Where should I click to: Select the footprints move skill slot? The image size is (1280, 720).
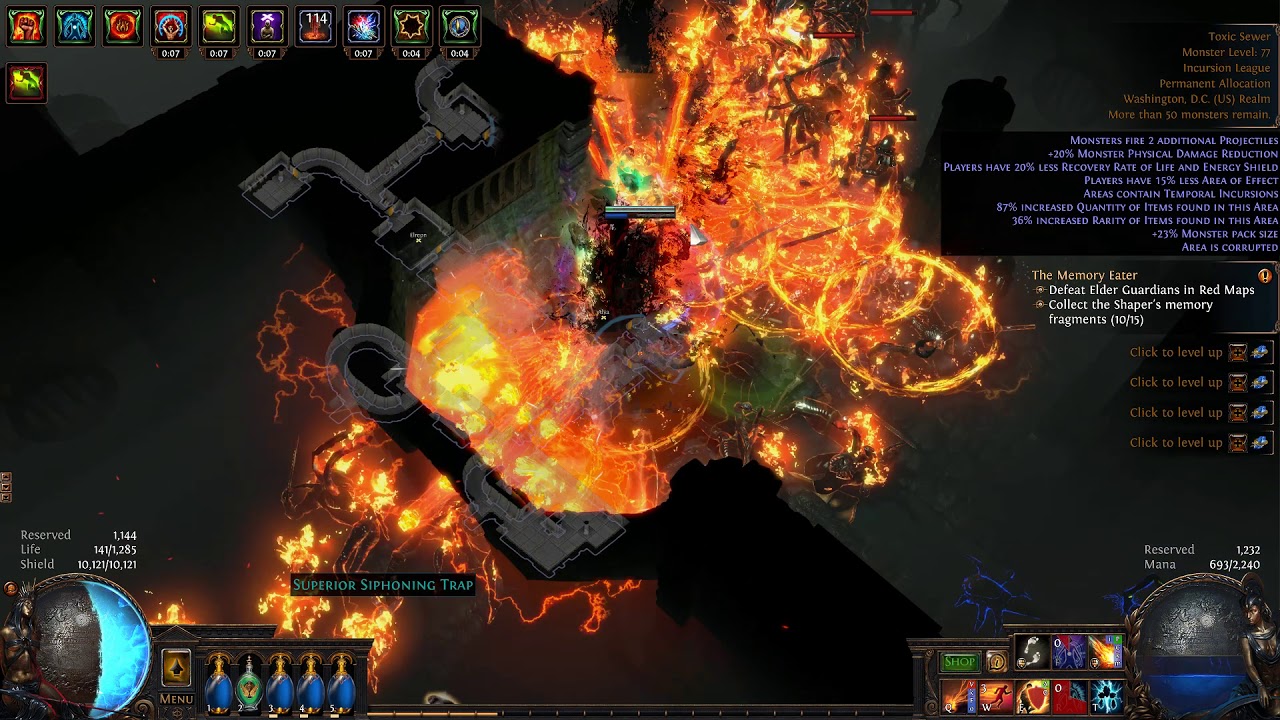pos(1032,652)
